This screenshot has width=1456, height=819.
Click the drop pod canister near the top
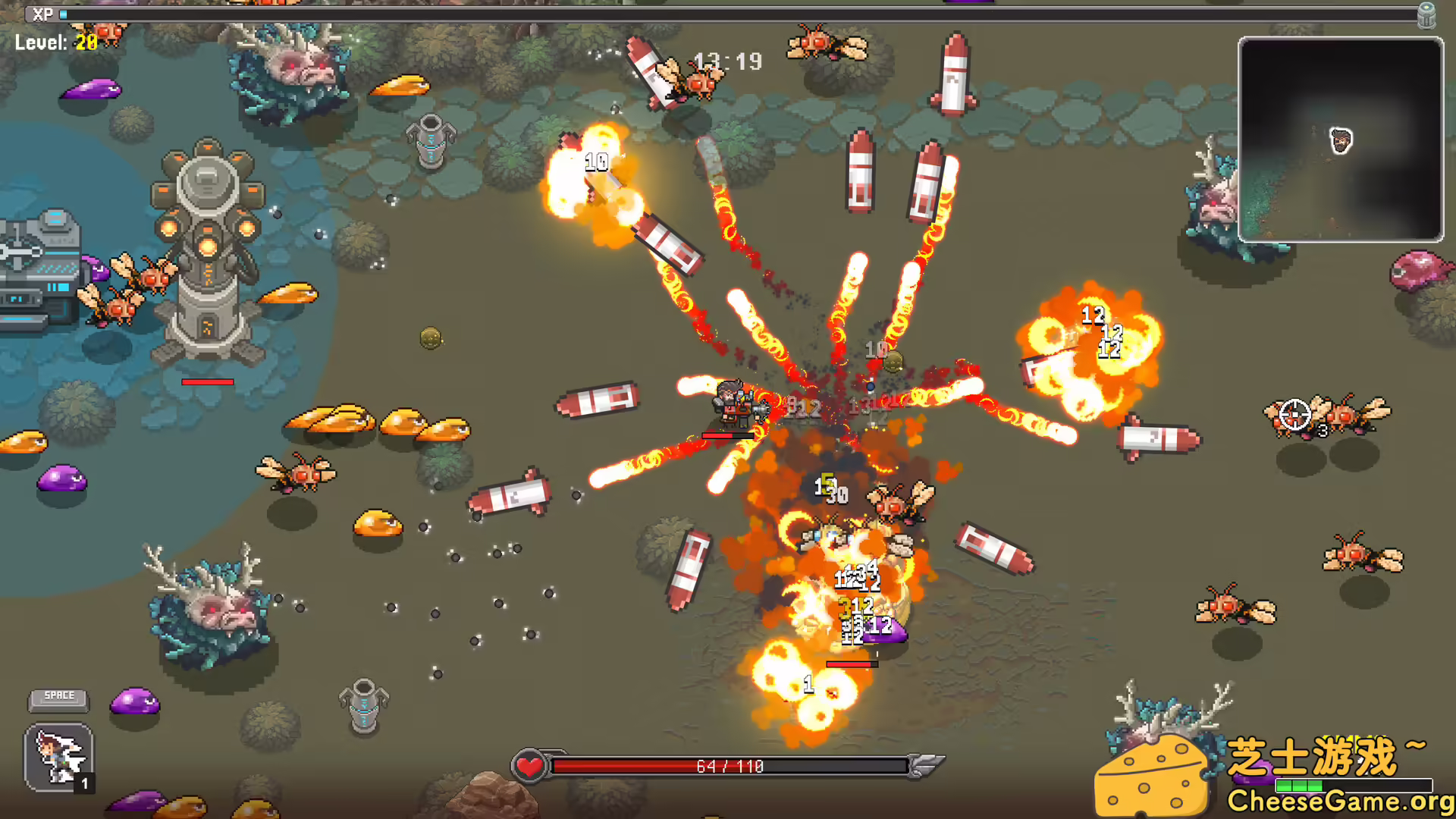coord(432,140)
